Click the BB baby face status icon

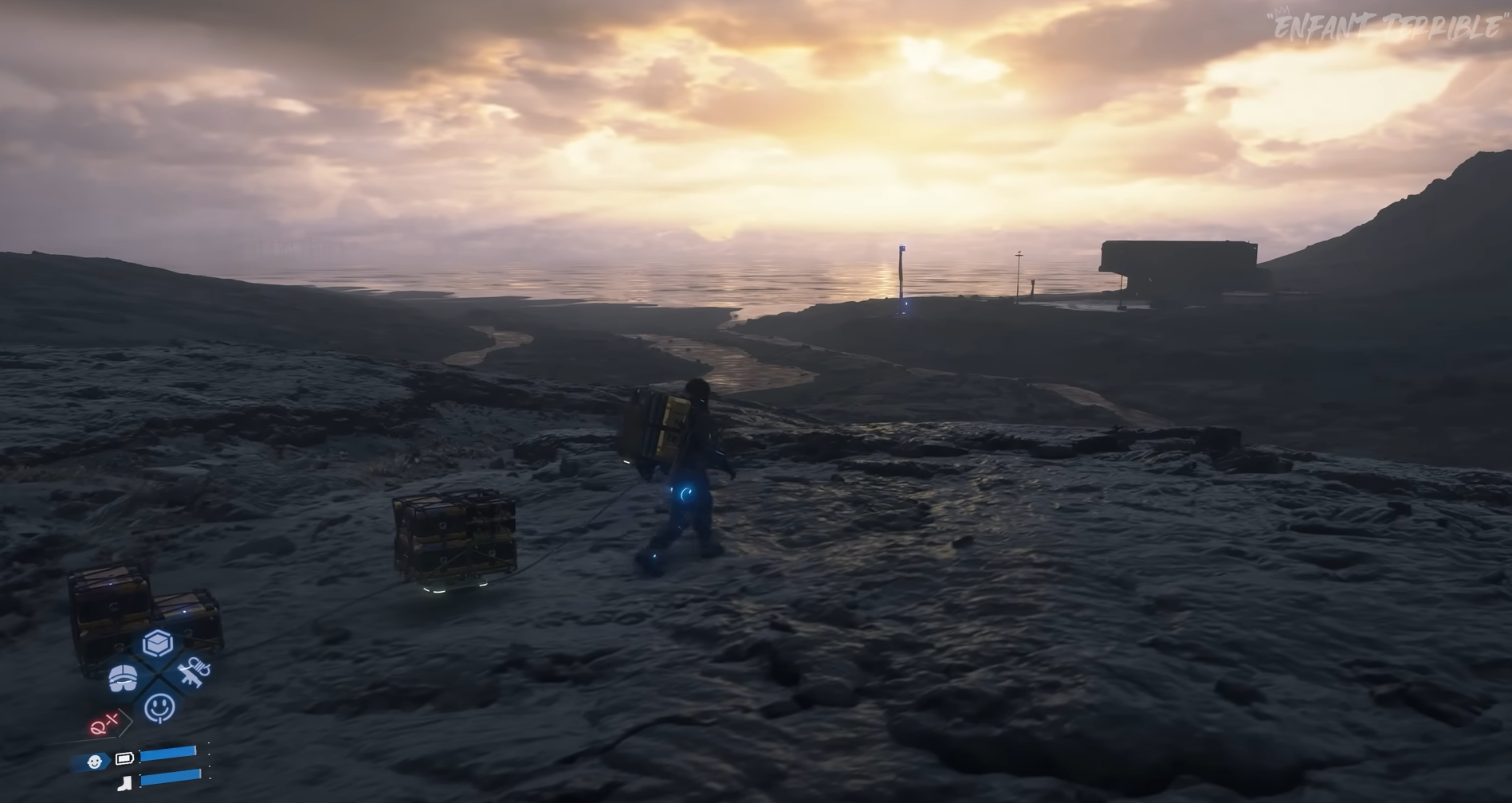click(x=96, y=762)
